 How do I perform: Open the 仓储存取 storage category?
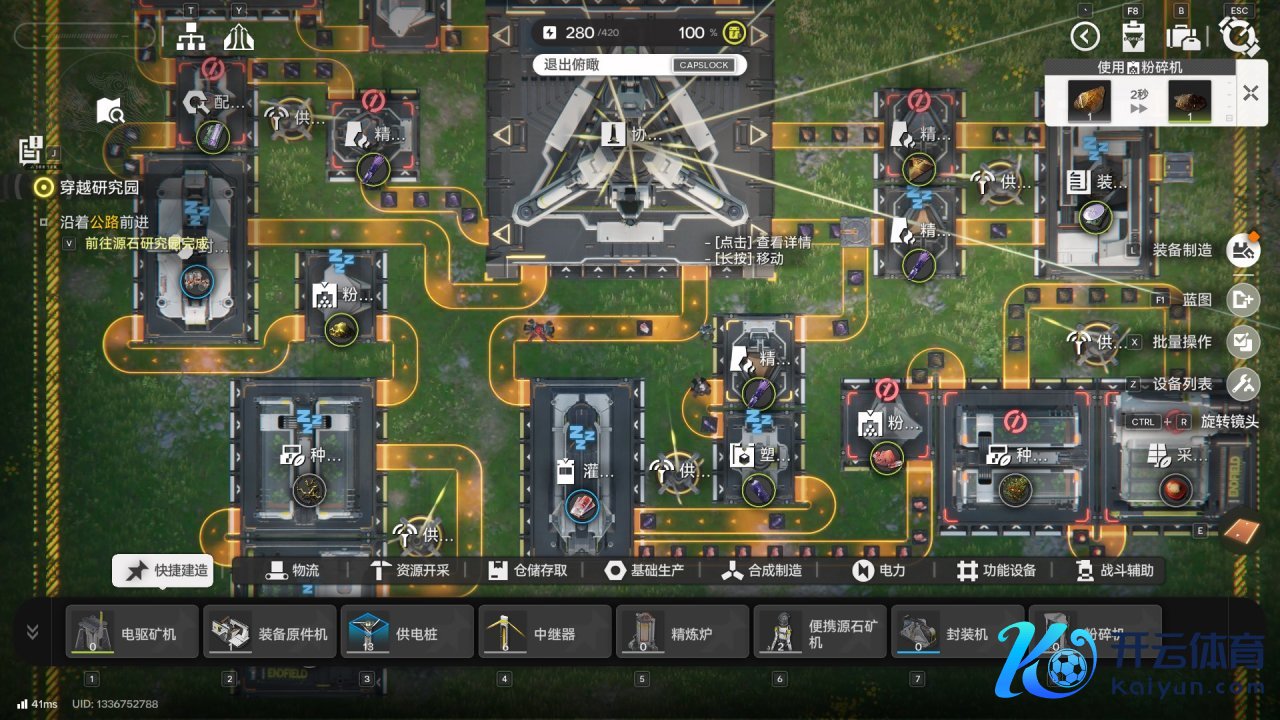click(x=528, y=571)
